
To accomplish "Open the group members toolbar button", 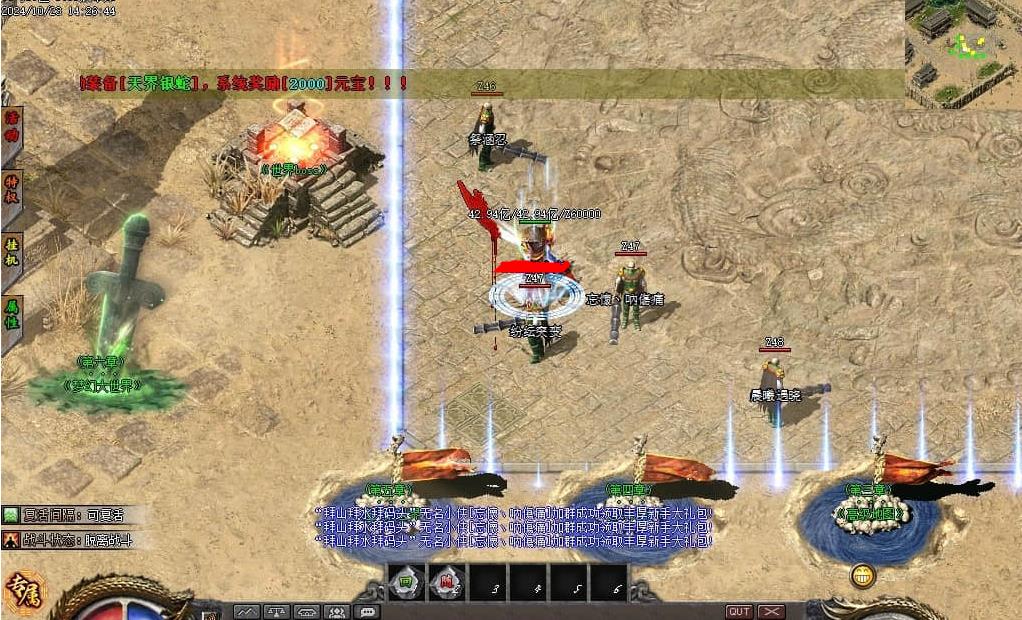I will pyautogui.click(x=337, y=611).
